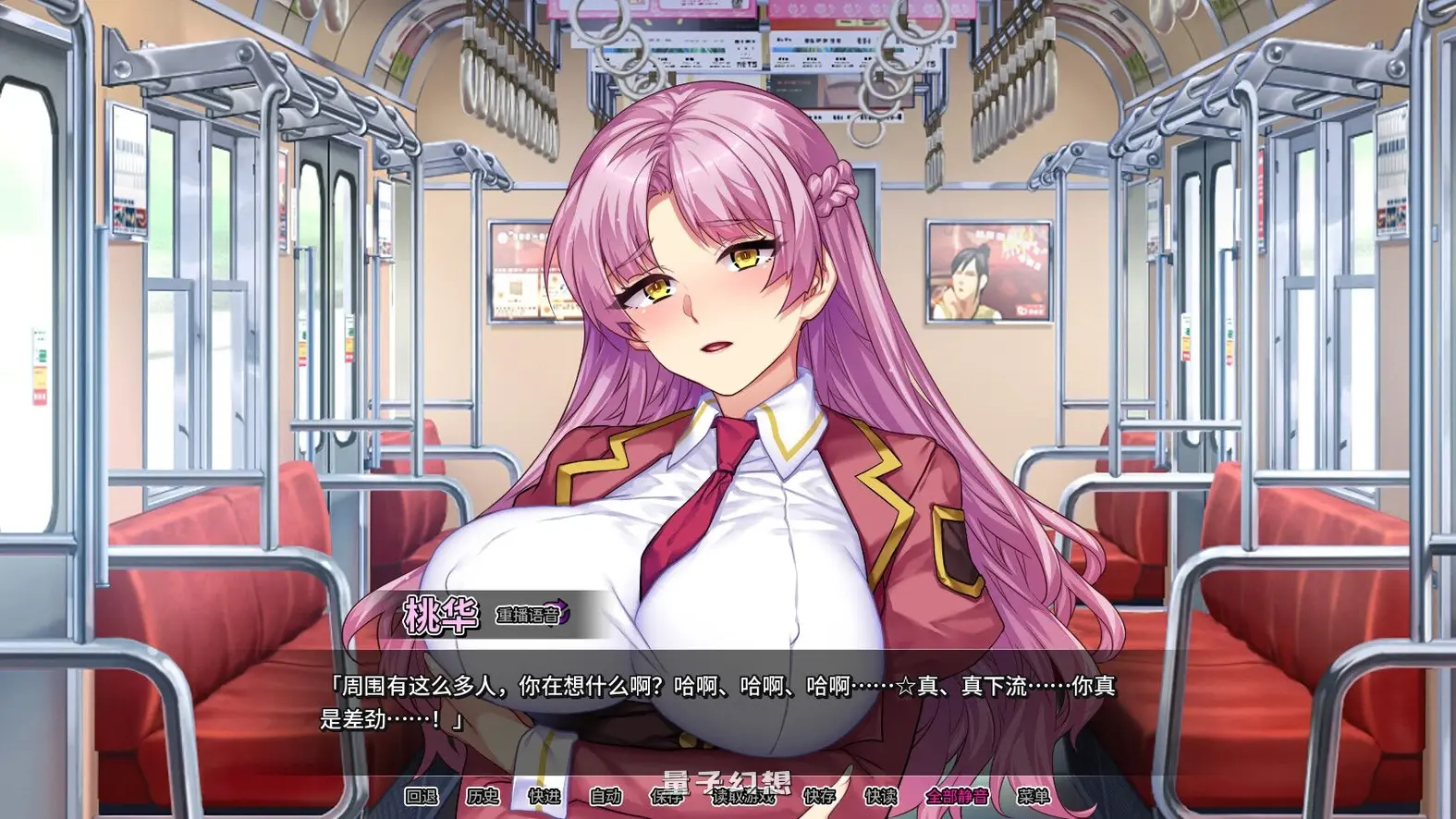Select 菜单 from the bottom menu bar
This screenshot has width=1456, height=819.
(1034, 797)
